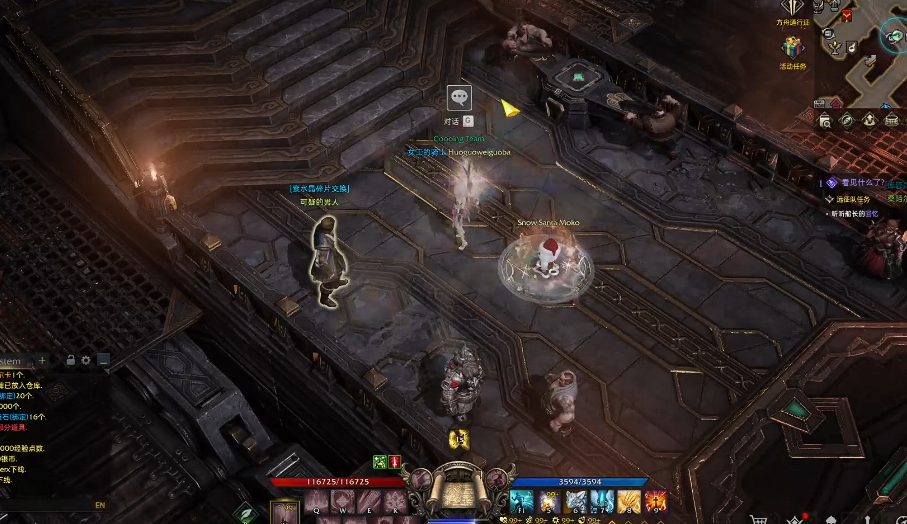Open the shopping cart shop icon
Screen dimensions: 907x524
[760, 518]
